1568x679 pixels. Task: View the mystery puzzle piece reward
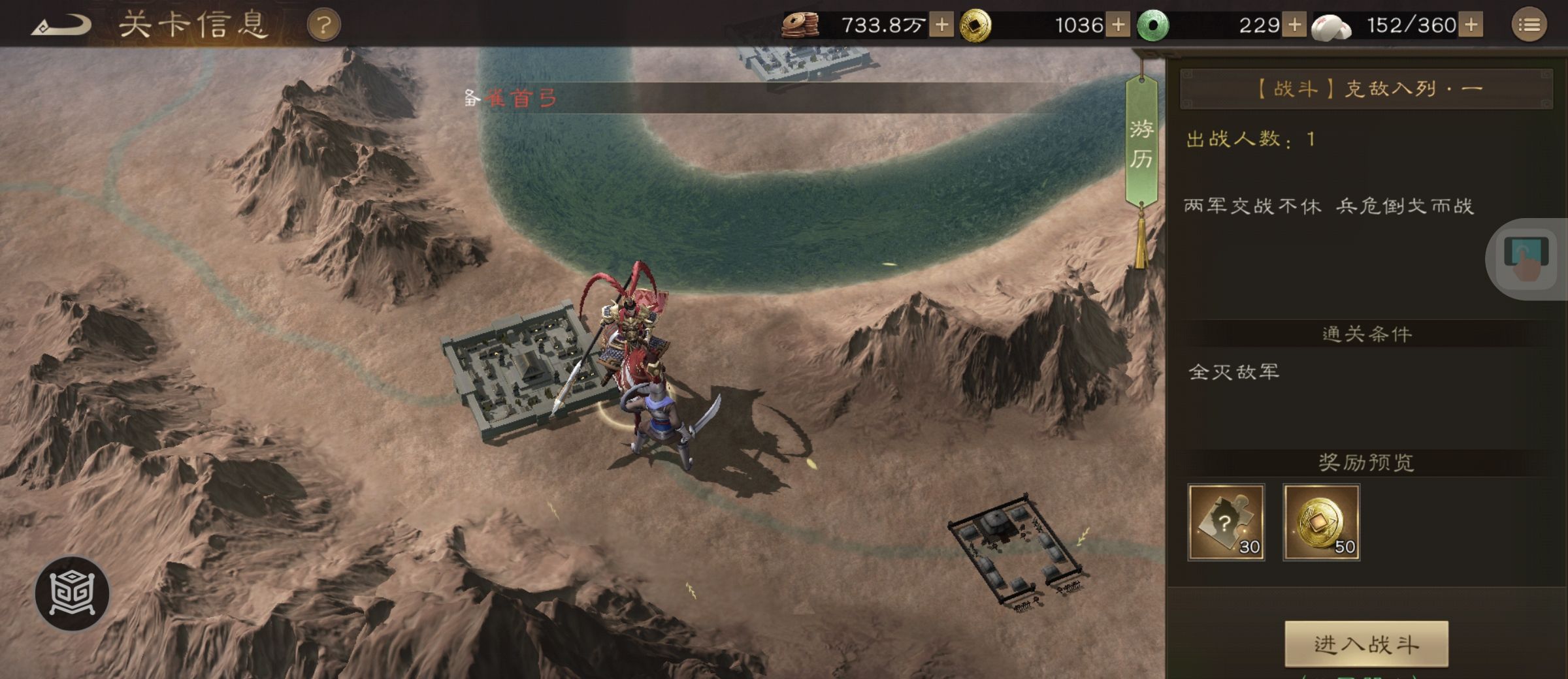(x=1226, y=522)
